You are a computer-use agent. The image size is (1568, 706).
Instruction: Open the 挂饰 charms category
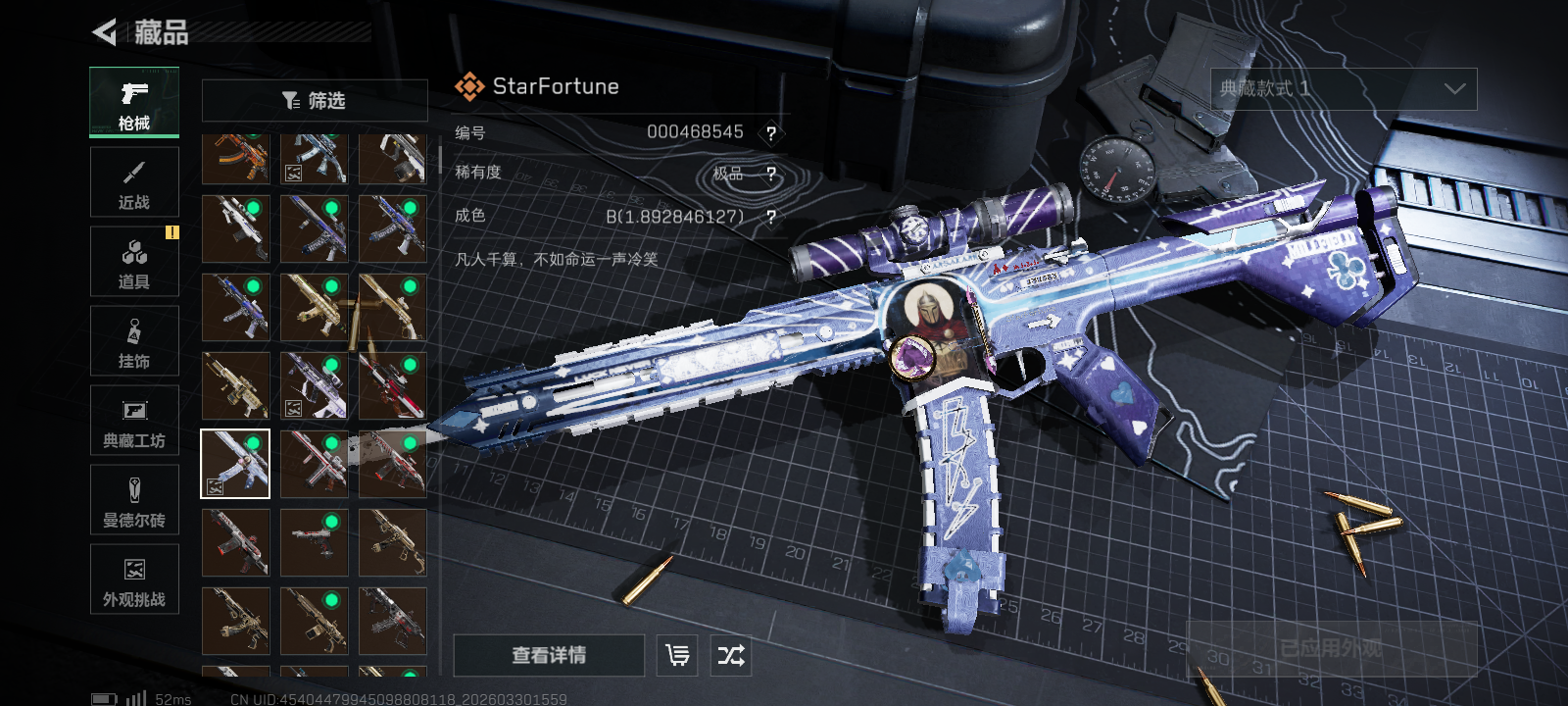134,341
